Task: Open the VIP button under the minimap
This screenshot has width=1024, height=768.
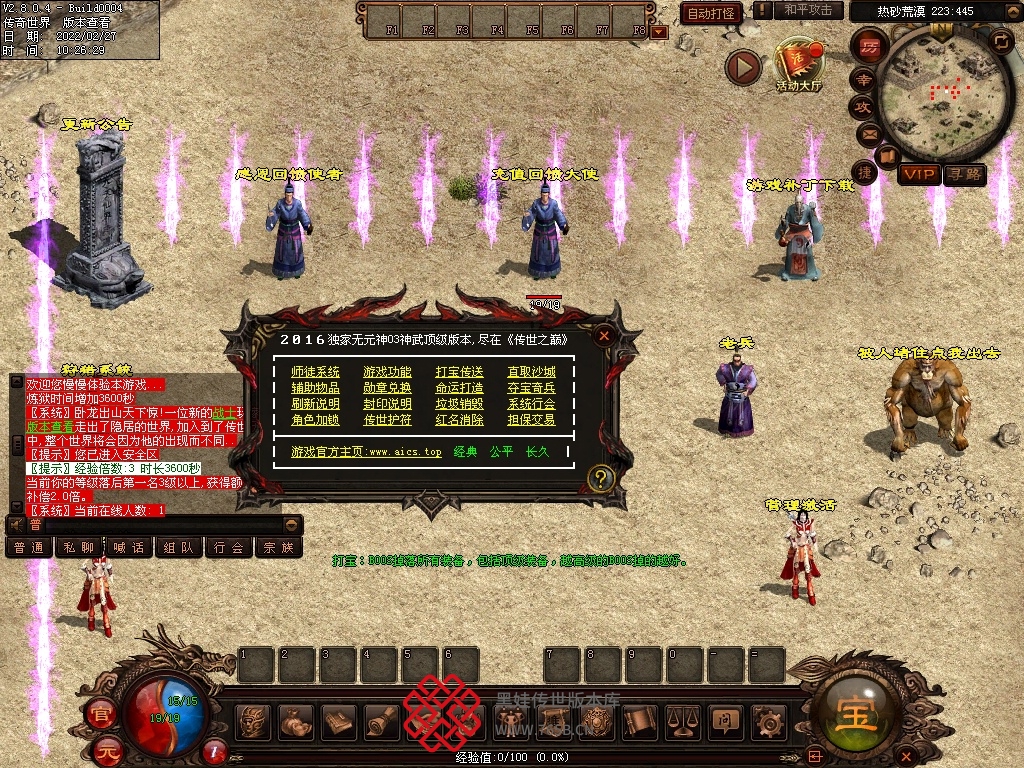Action: [x=919, y=175]
